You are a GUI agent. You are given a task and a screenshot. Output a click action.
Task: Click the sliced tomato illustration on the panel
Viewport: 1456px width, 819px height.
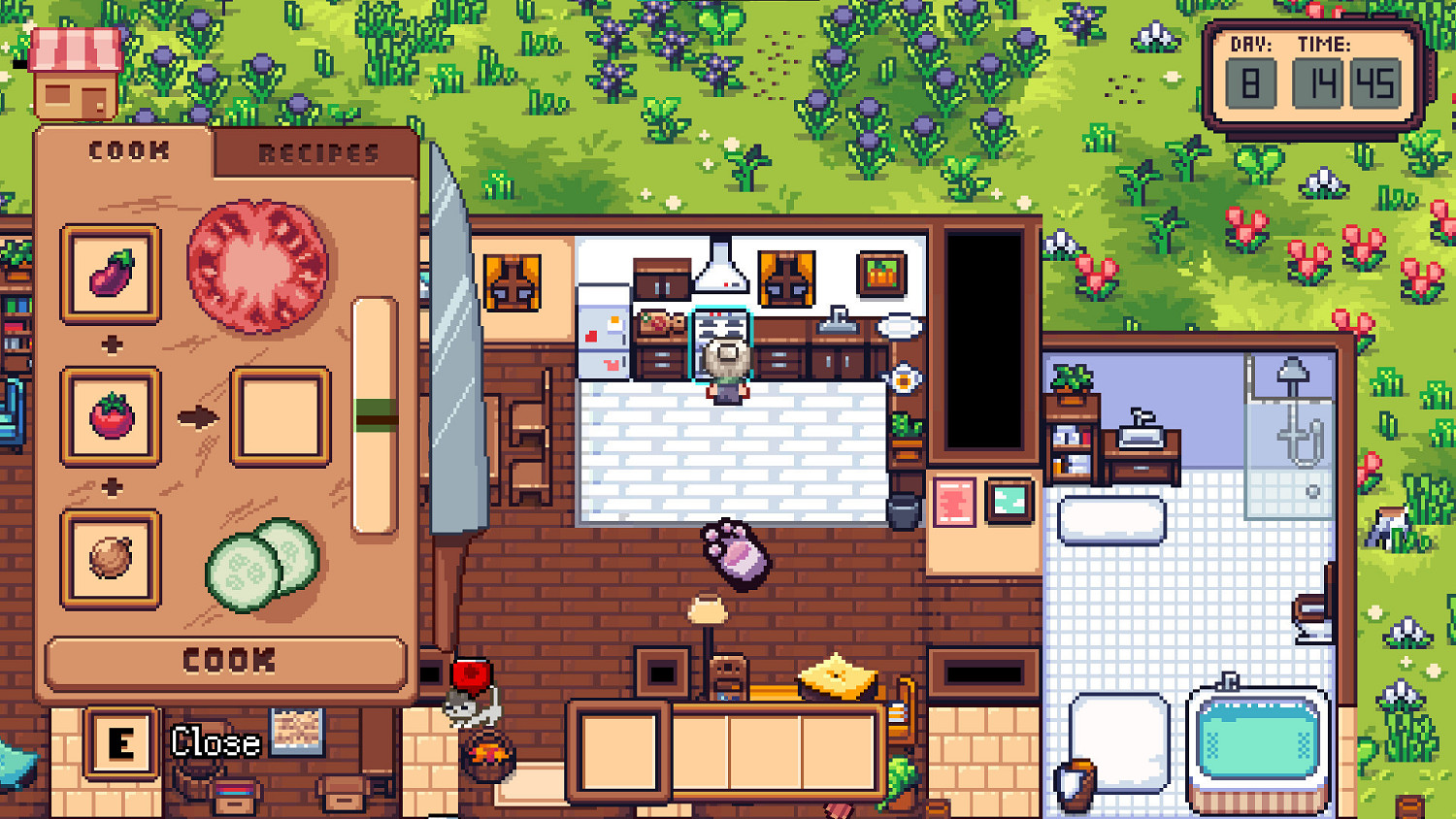(255, 262)
